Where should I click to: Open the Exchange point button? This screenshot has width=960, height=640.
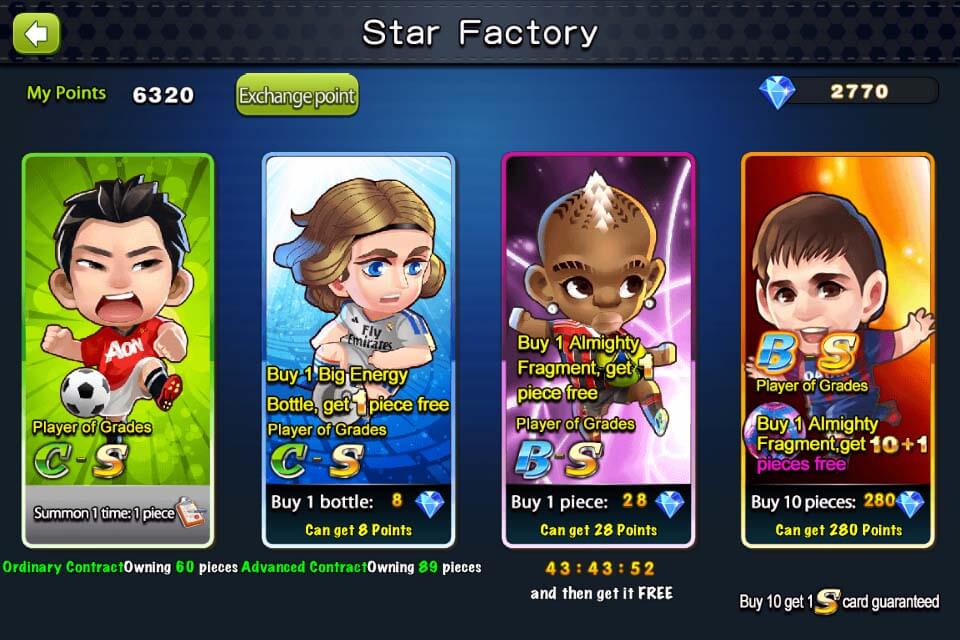297,96
